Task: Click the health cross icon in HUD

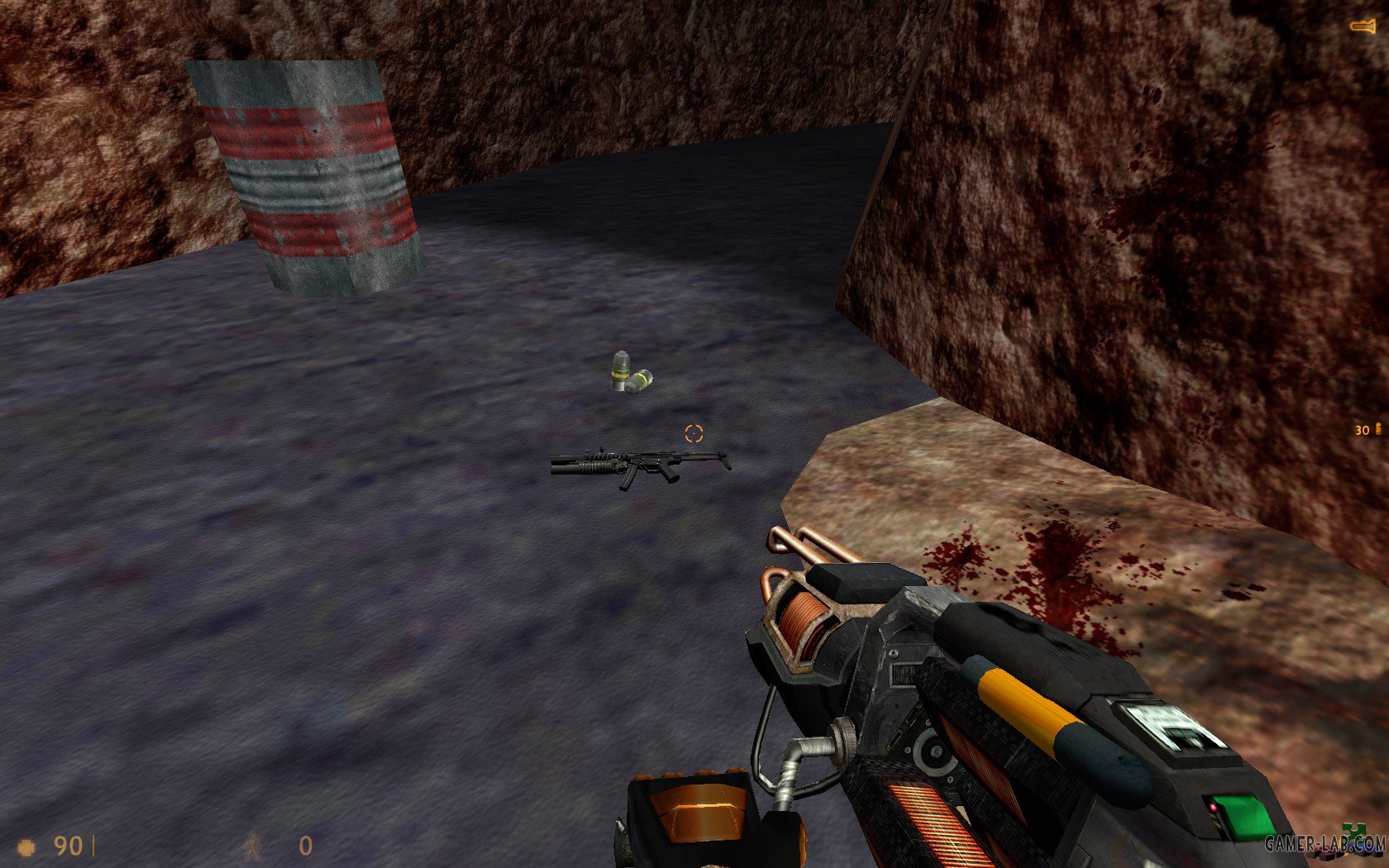Action: click(27, 847)
